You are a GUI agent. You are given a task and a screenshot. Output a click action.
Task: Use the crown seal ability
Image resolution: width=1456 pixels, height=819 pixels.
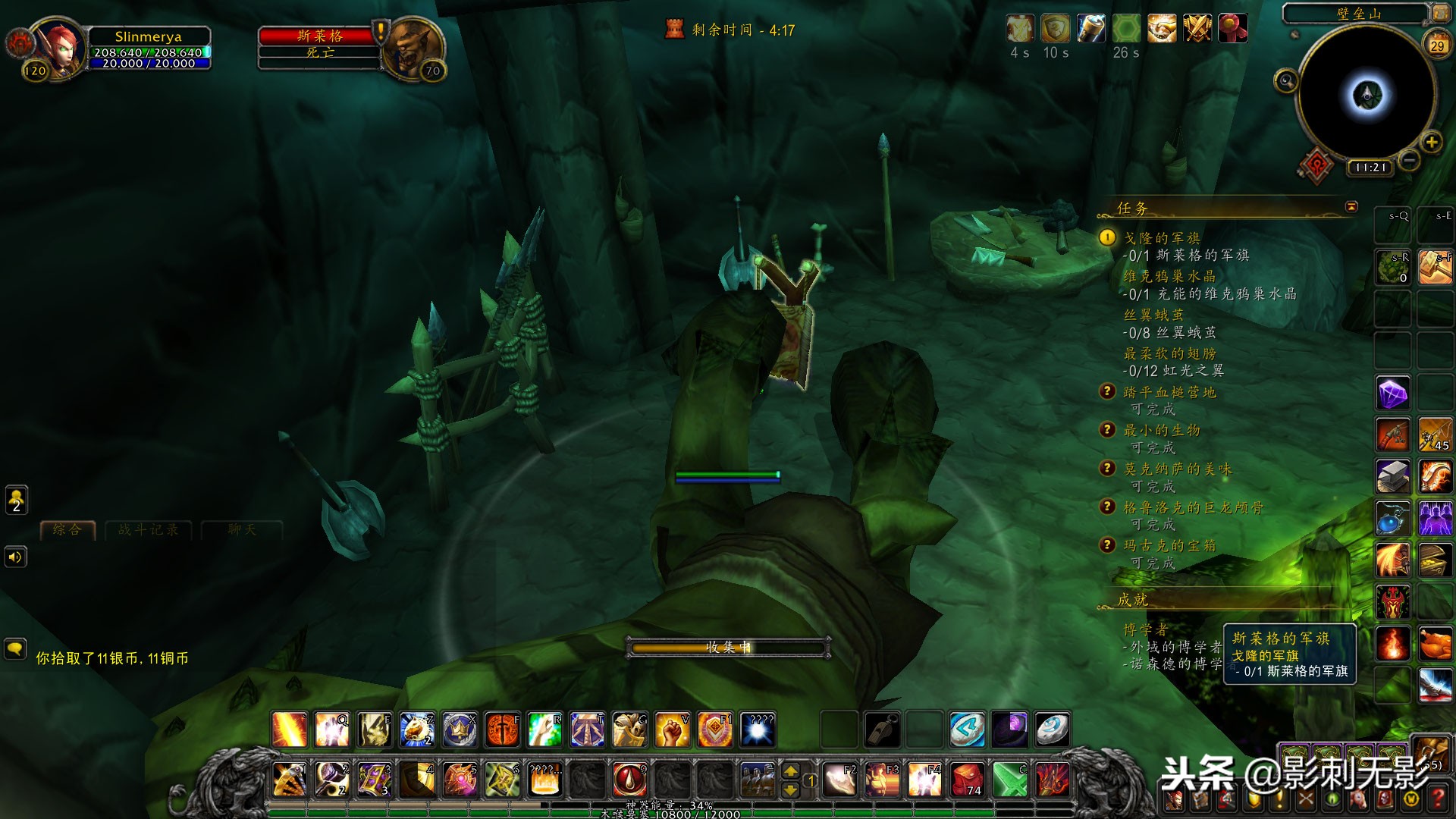[x=460, y=730]
